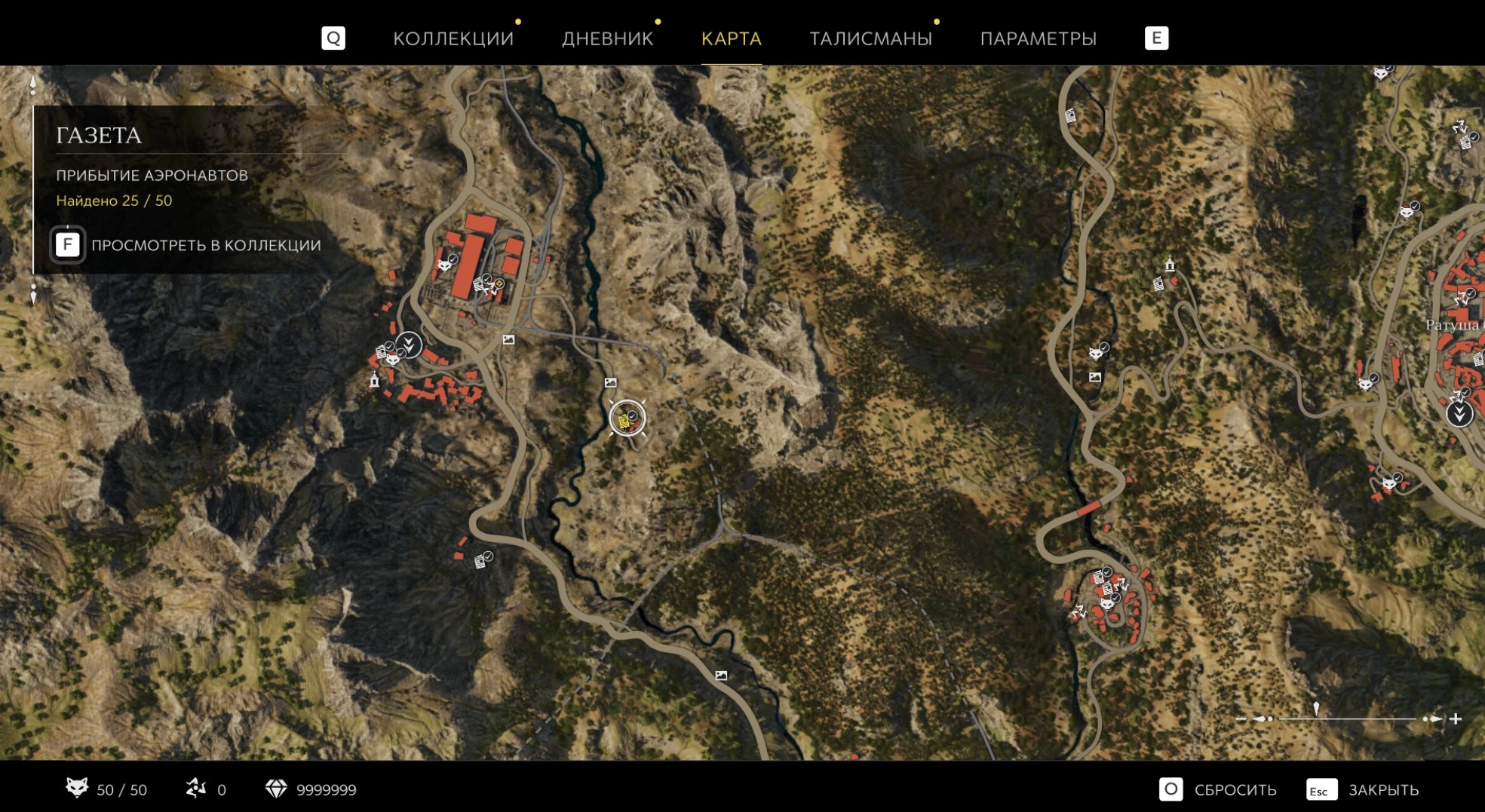Image resolution: width=1485 pixels, height=812 pixels.
Task: Select the highlighted newspaper marker on the map
Action: click(627, 418)
